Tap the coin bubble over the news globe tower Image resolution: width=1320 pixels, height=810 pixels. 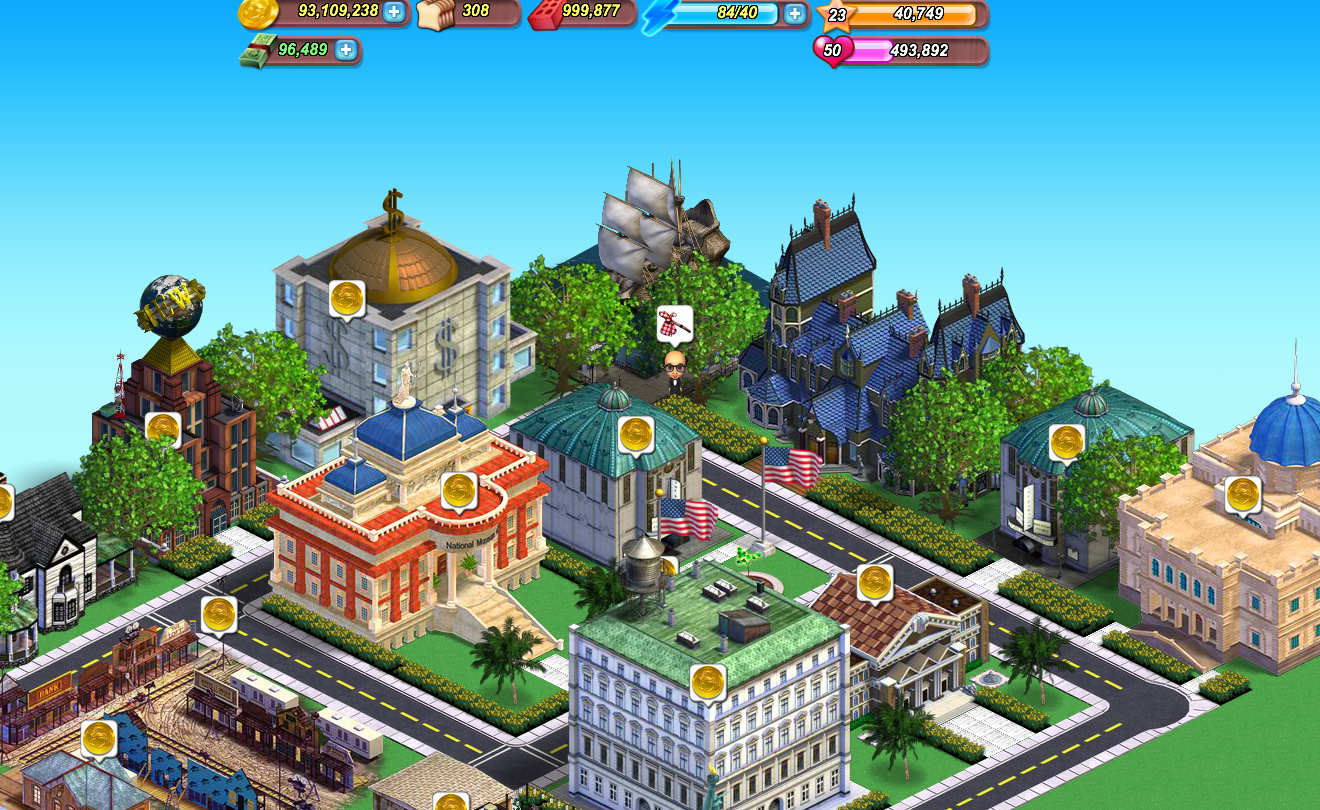coord(163,429)
